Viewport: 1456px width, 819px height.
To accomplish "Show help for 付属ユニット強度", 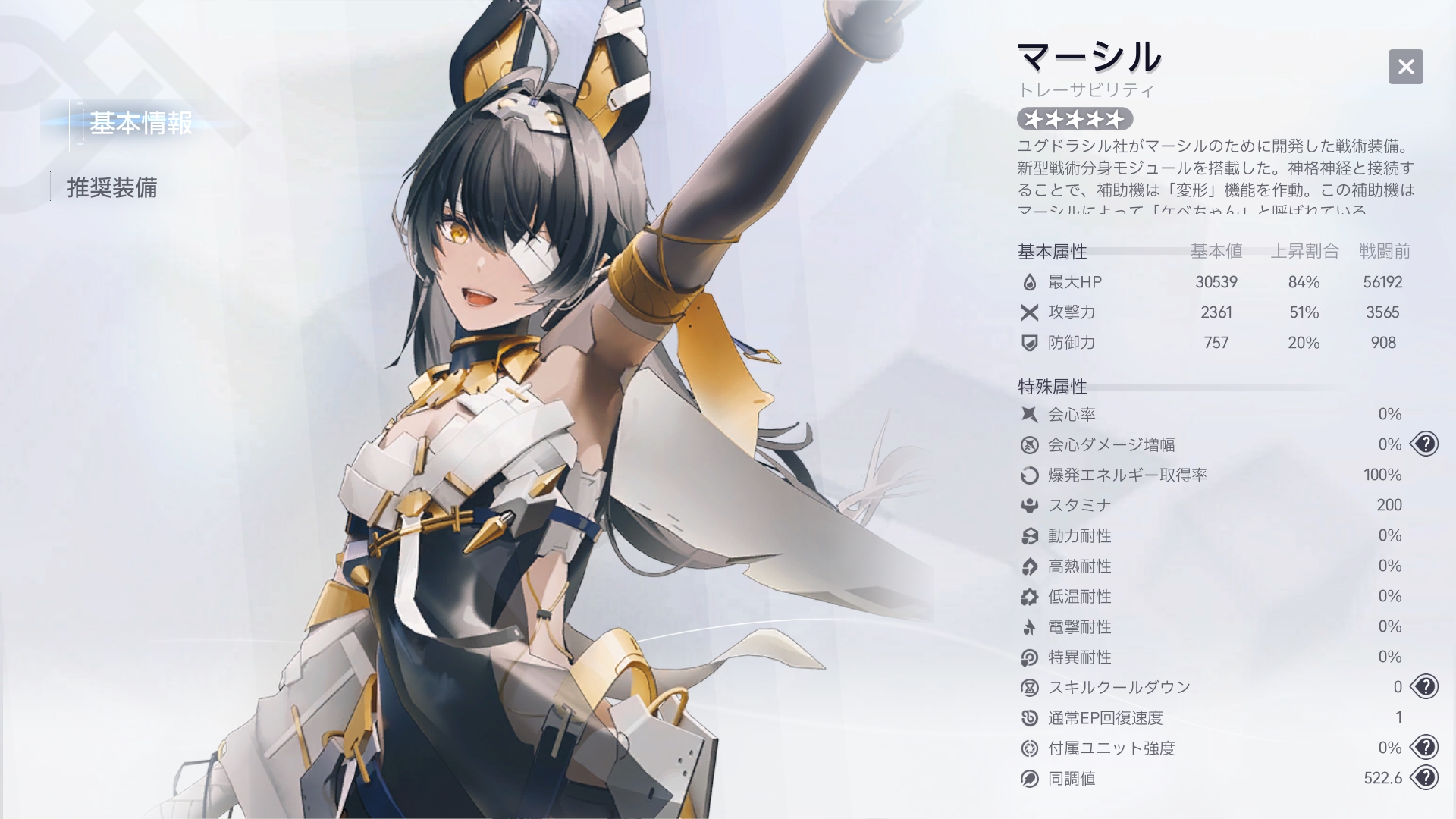I will pos(1425,748).
